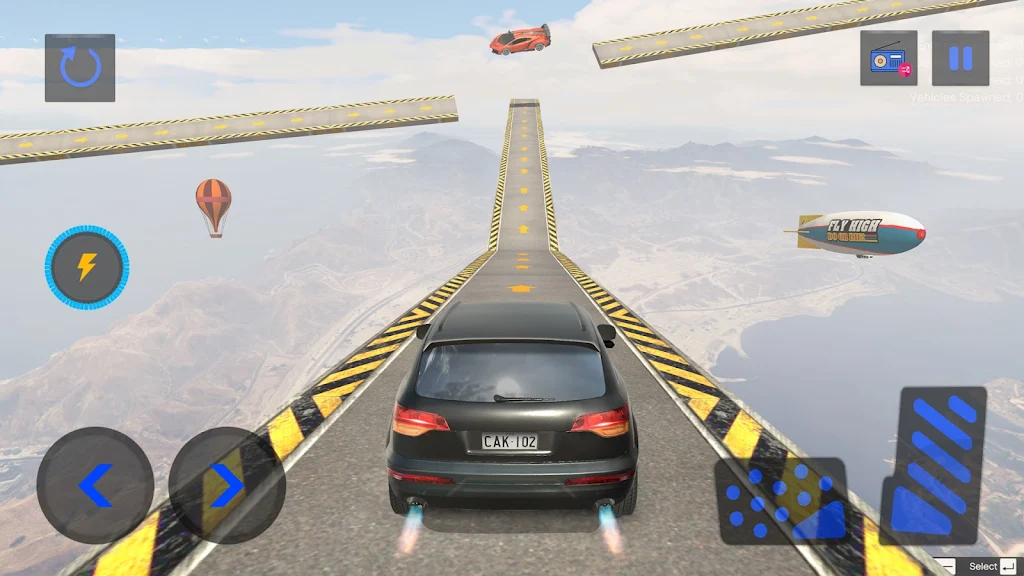Activate the lightning bolt nitro boost
1024x576 pixels.
(x=87, y=267)
